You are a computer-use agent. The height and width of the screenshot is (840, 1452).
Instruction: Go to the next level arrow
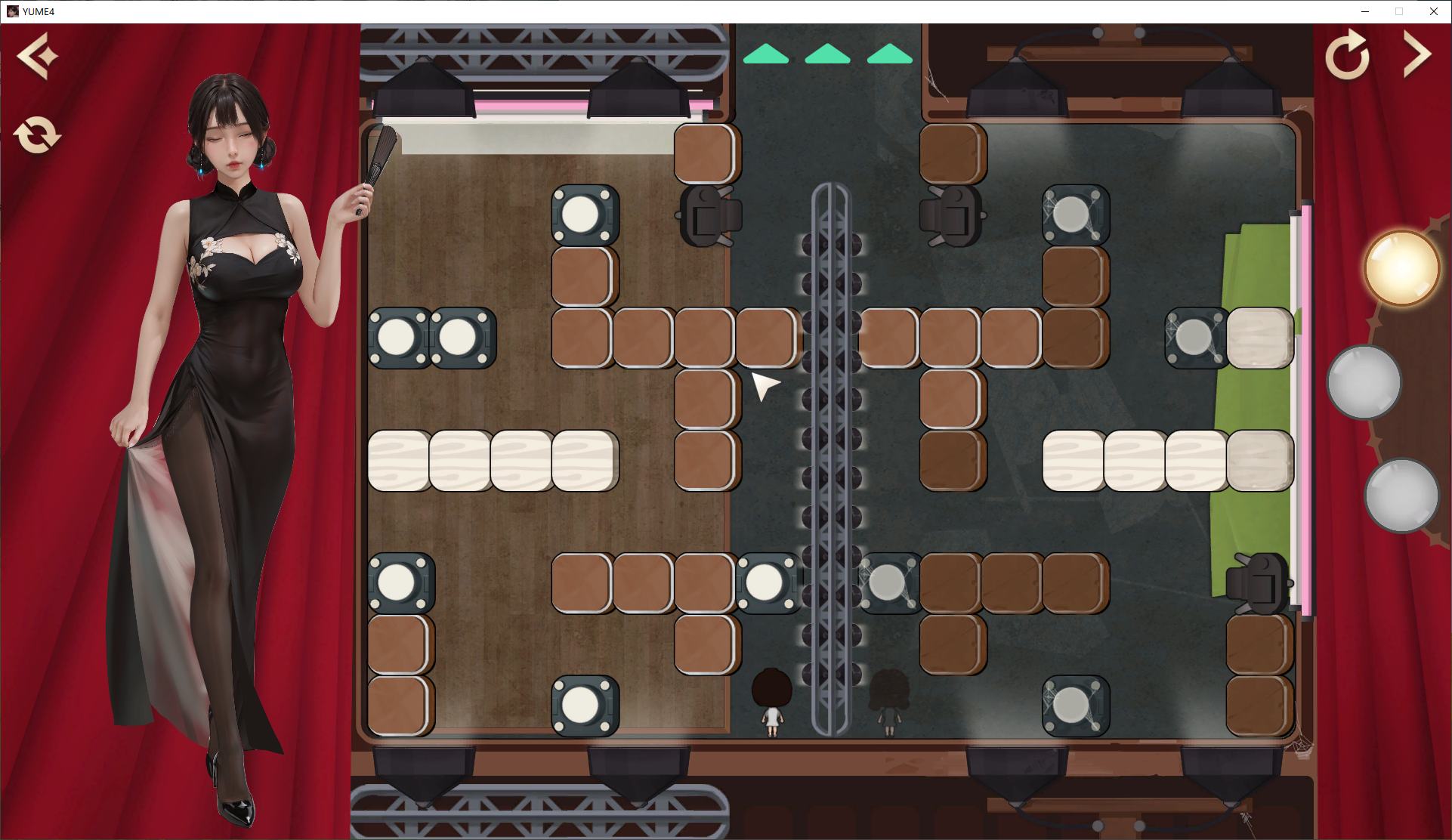[x=1416, y=54]
